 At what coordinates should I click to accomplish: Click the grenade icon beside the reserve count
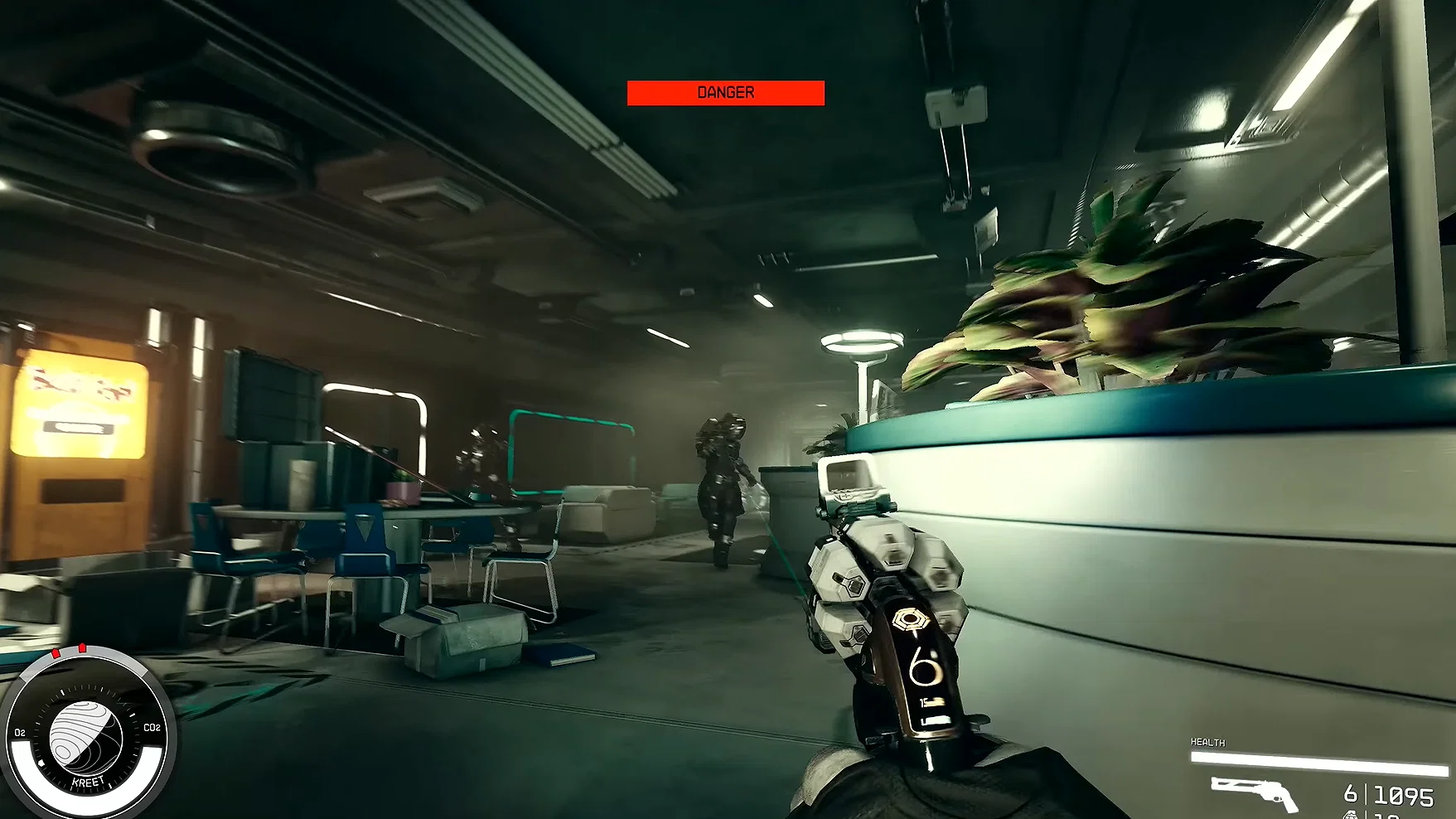[1352, 814]
